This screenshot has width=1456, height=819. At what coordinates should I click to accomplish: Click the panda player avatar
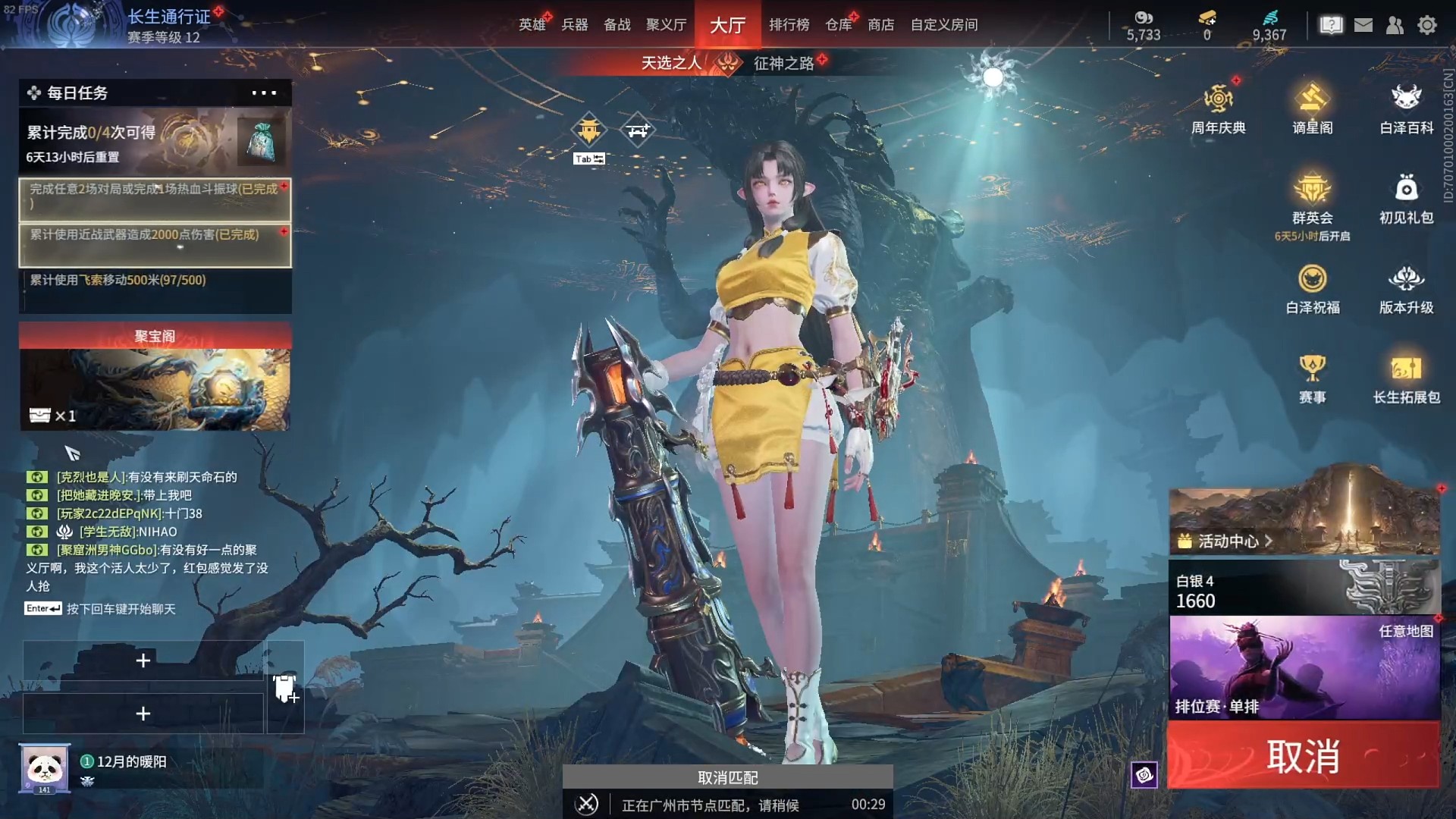pyautogui.click(x=45, y=768)
